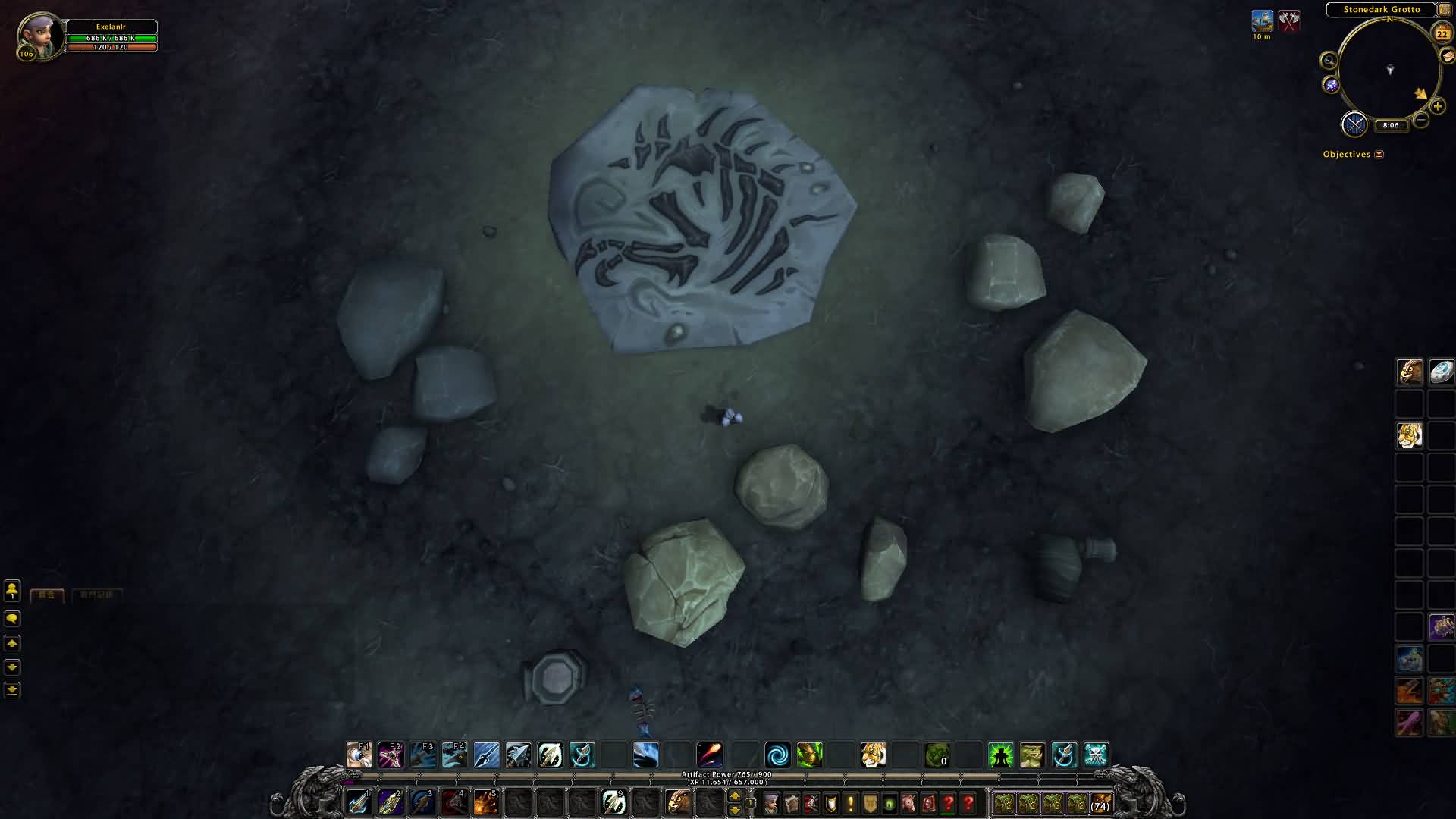Select the white disc item on side bar
Image resolution: width=1456 pixels, height=819 pixels.
click(1441, 372)
